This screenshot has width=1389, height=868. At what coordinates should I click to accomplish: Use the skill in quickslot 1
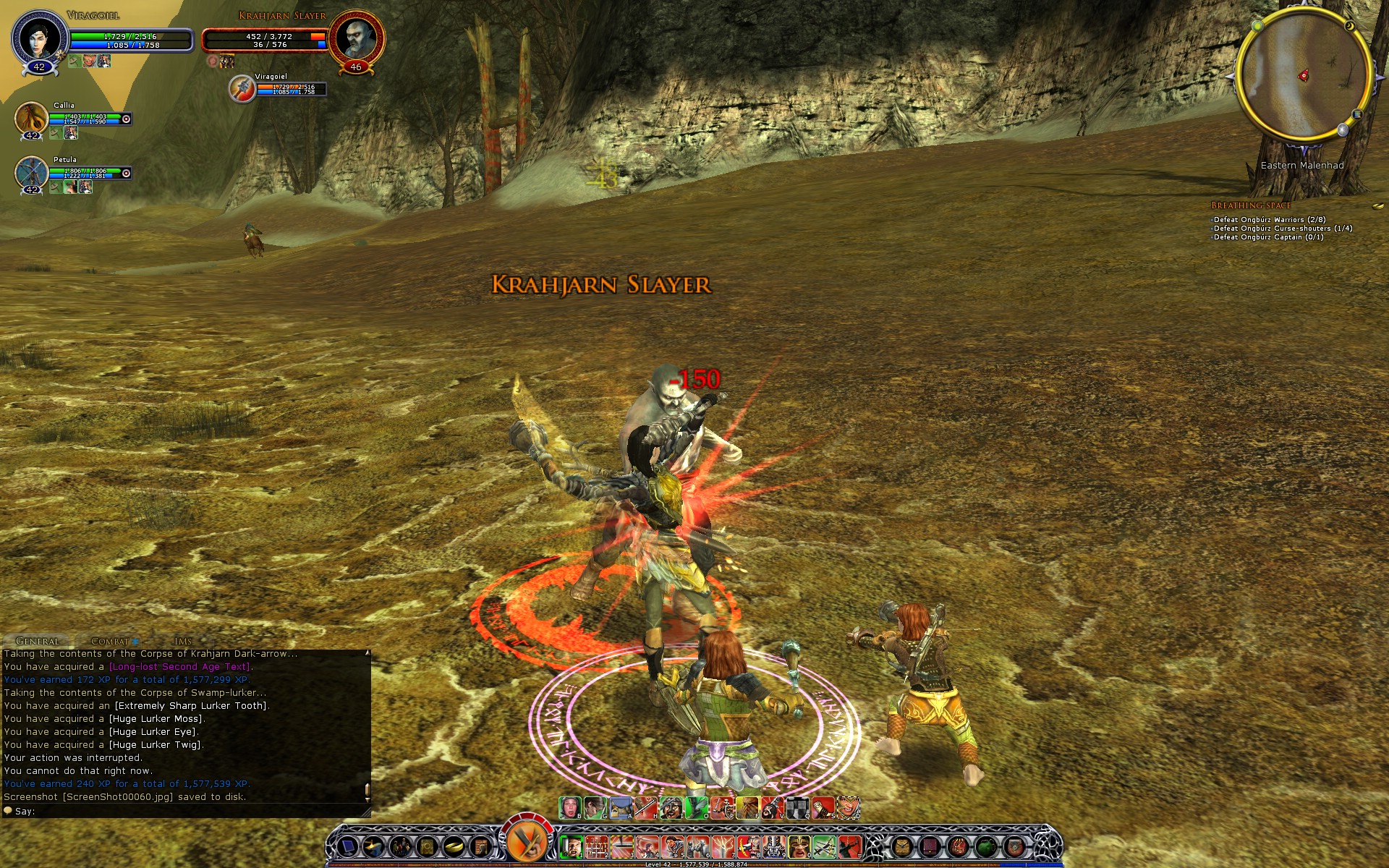[571, 846]
